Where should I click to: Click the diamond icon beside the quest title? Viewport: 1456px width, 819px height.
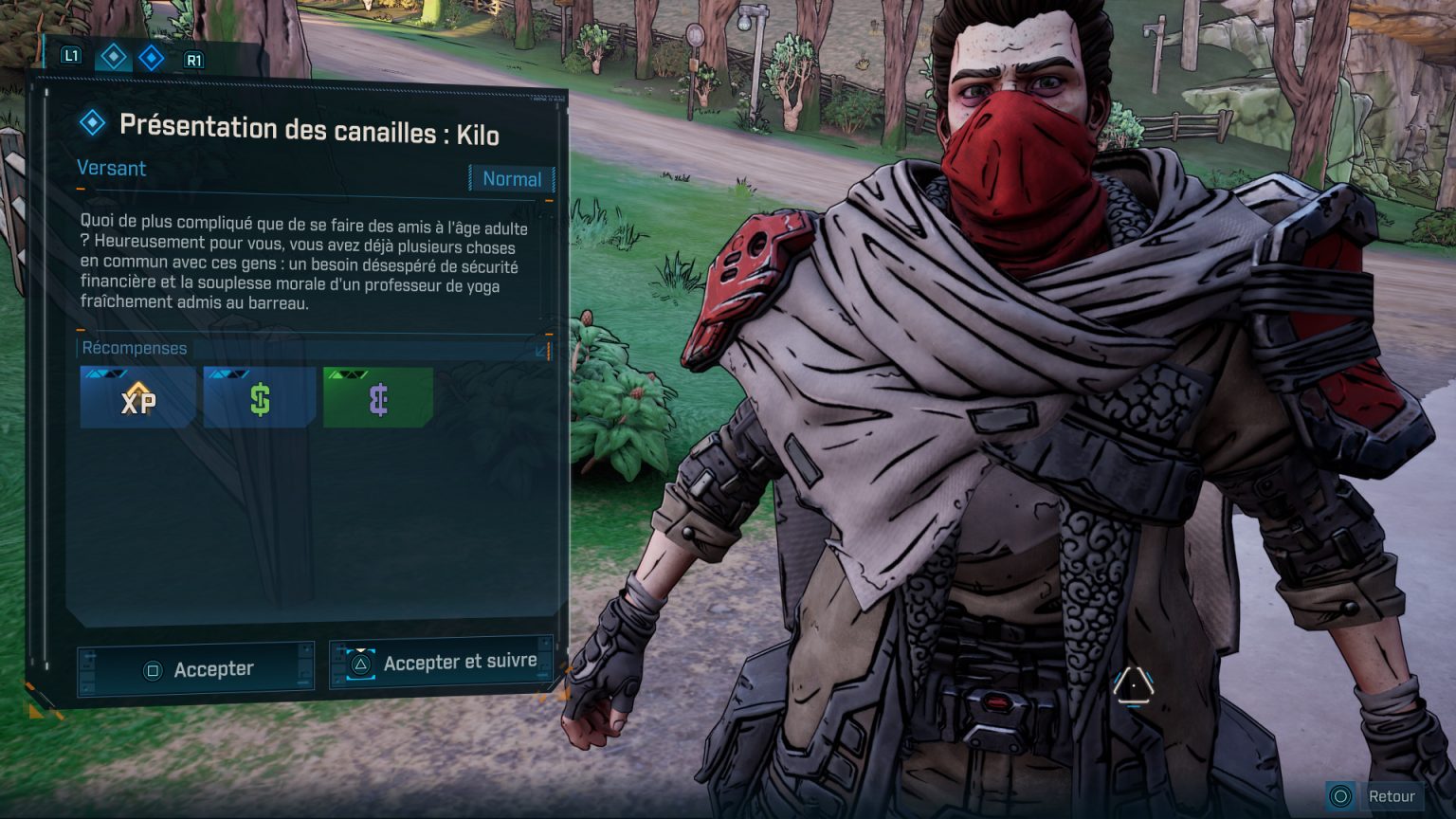click(91, 123)
